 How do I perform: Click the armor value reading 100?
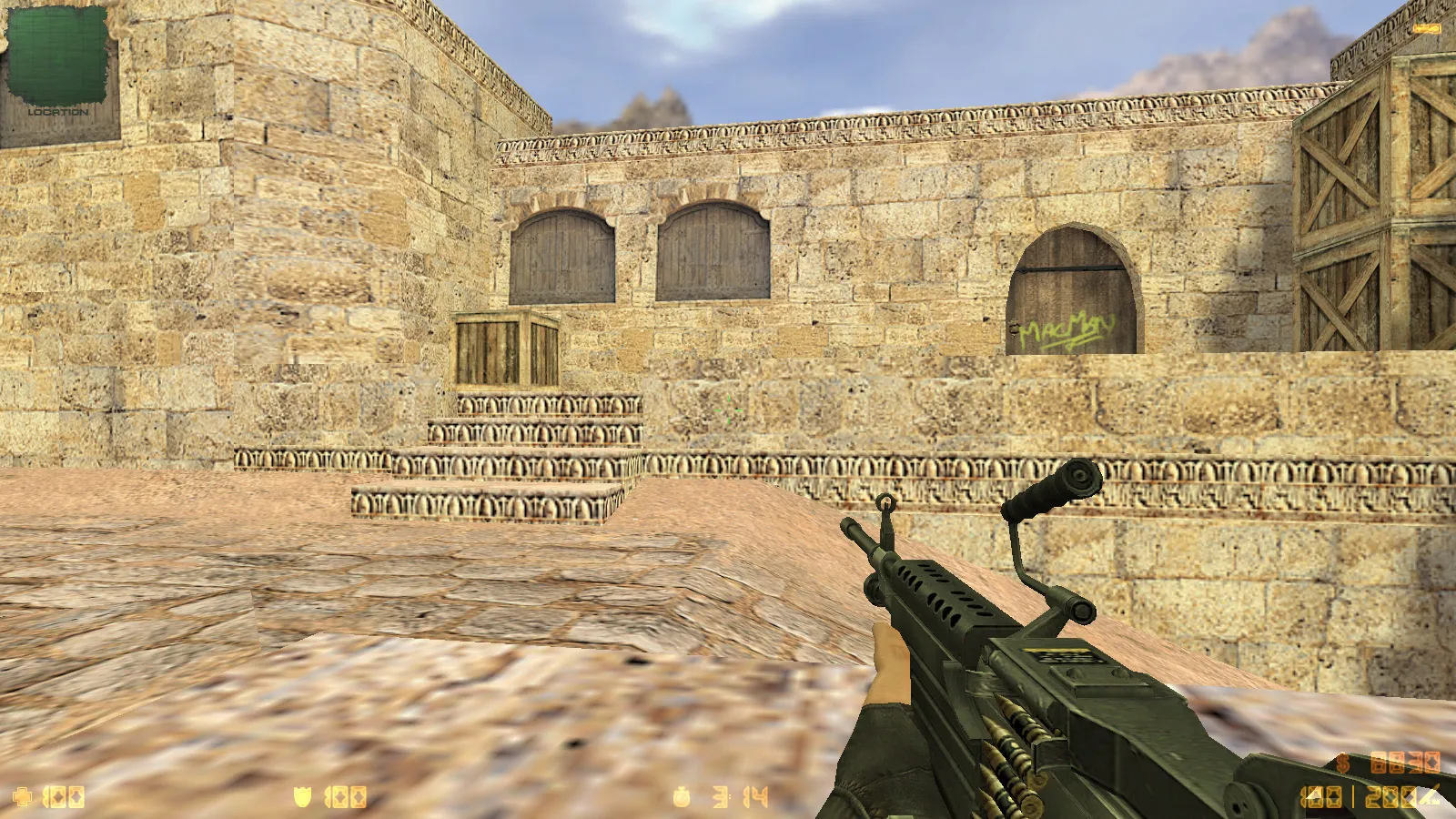coord(344,798)
